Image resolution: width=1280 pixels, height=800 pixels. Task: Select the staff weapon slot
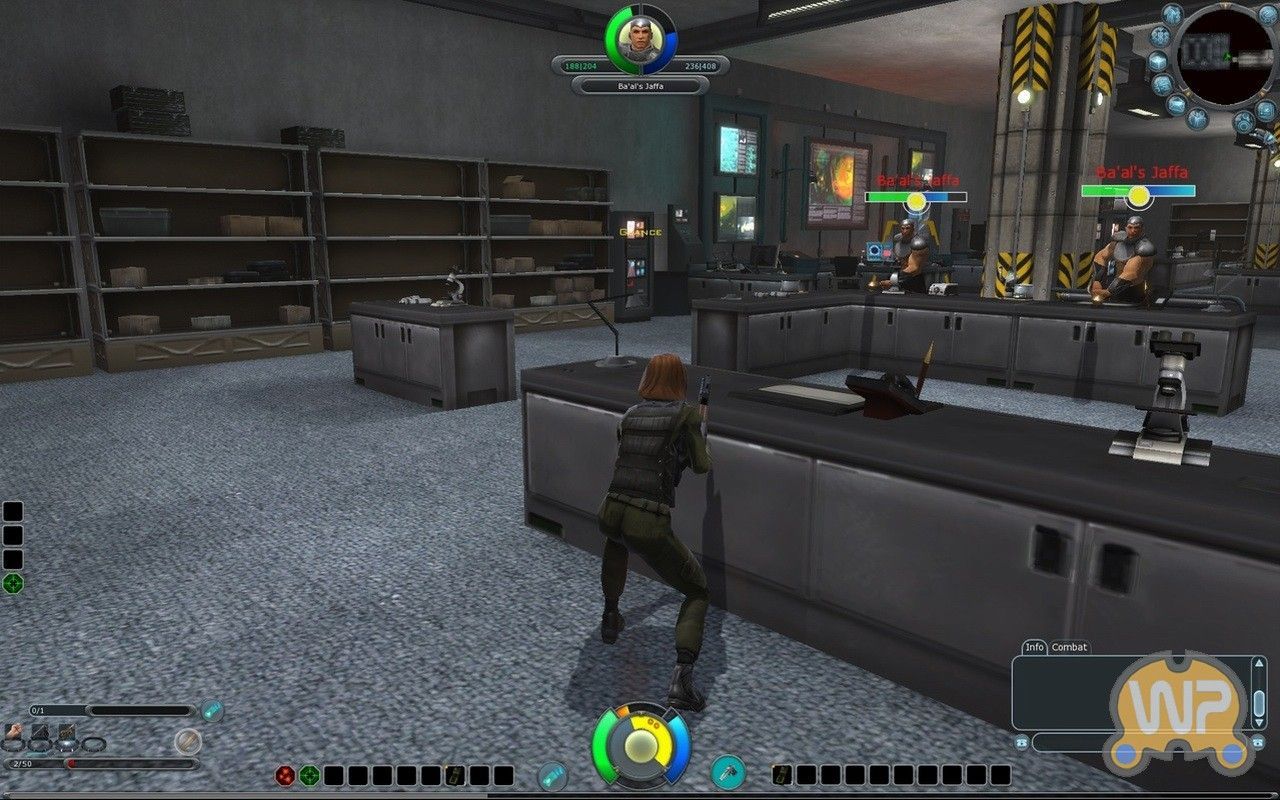(65, 732)
